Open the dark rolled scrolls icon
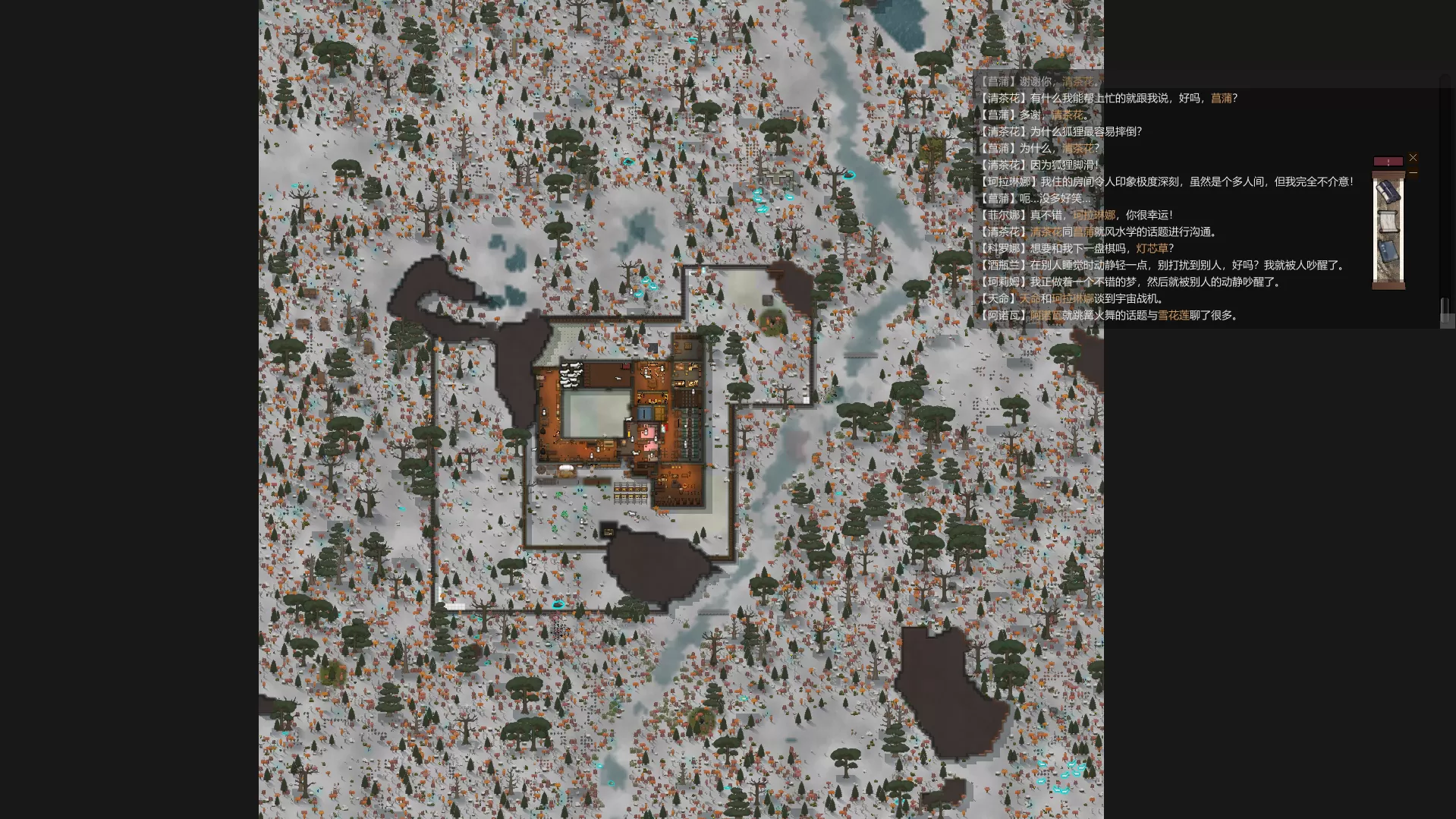This screenshot has height=819, width=1456. point(1388,192)
